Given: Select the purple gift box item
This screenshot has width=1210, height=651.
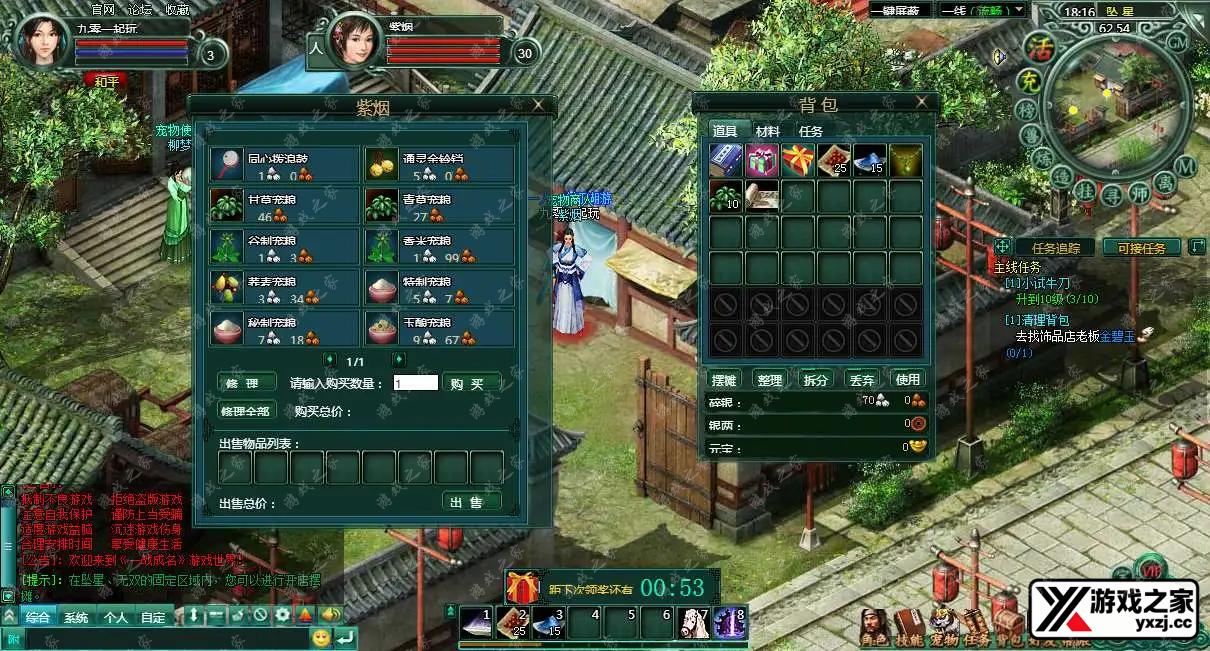Looking at the screenshot, I should coord(762,160).
